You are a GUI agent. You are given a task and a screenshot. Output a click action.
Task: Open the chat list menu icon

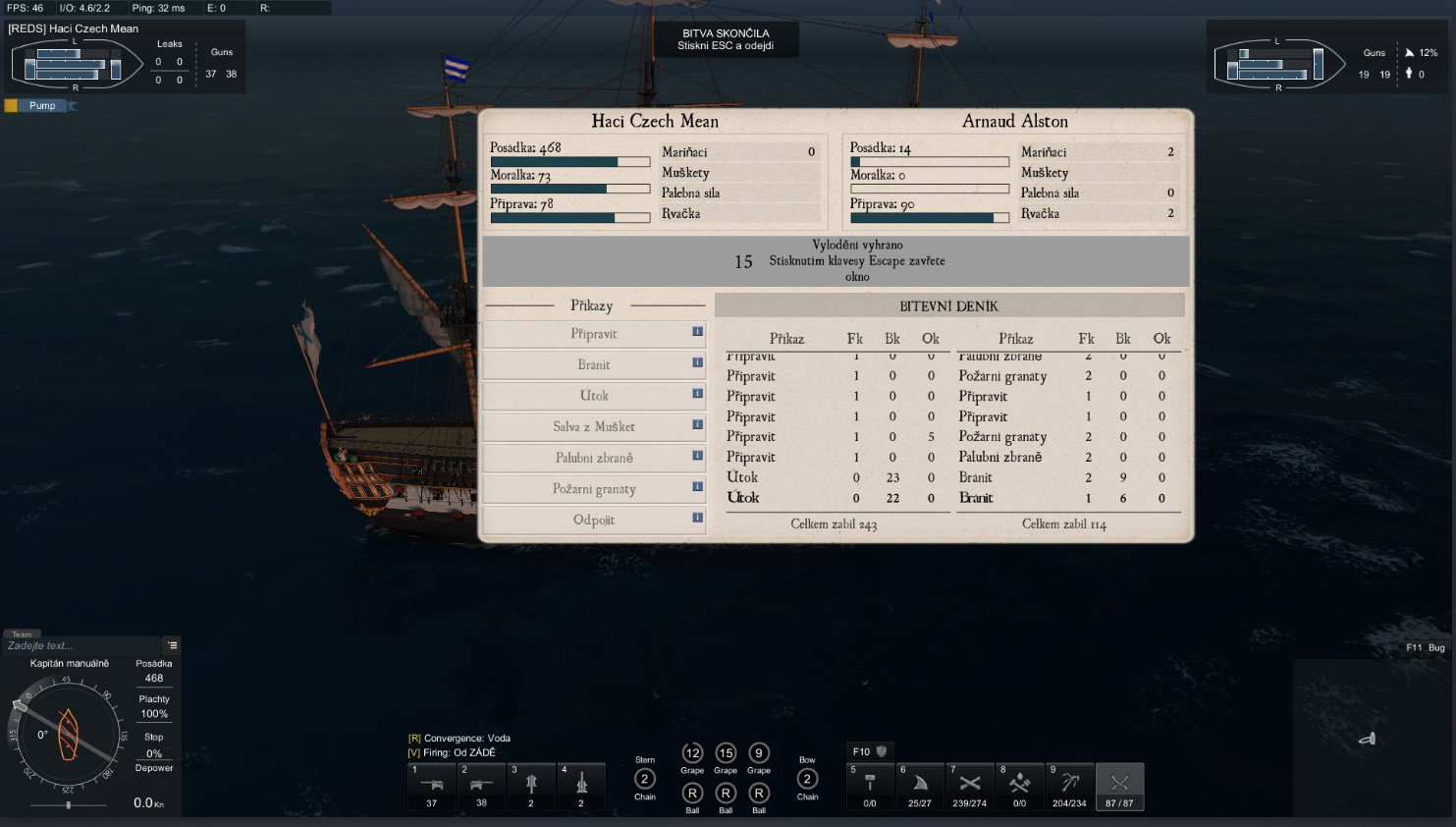point(173,645)
